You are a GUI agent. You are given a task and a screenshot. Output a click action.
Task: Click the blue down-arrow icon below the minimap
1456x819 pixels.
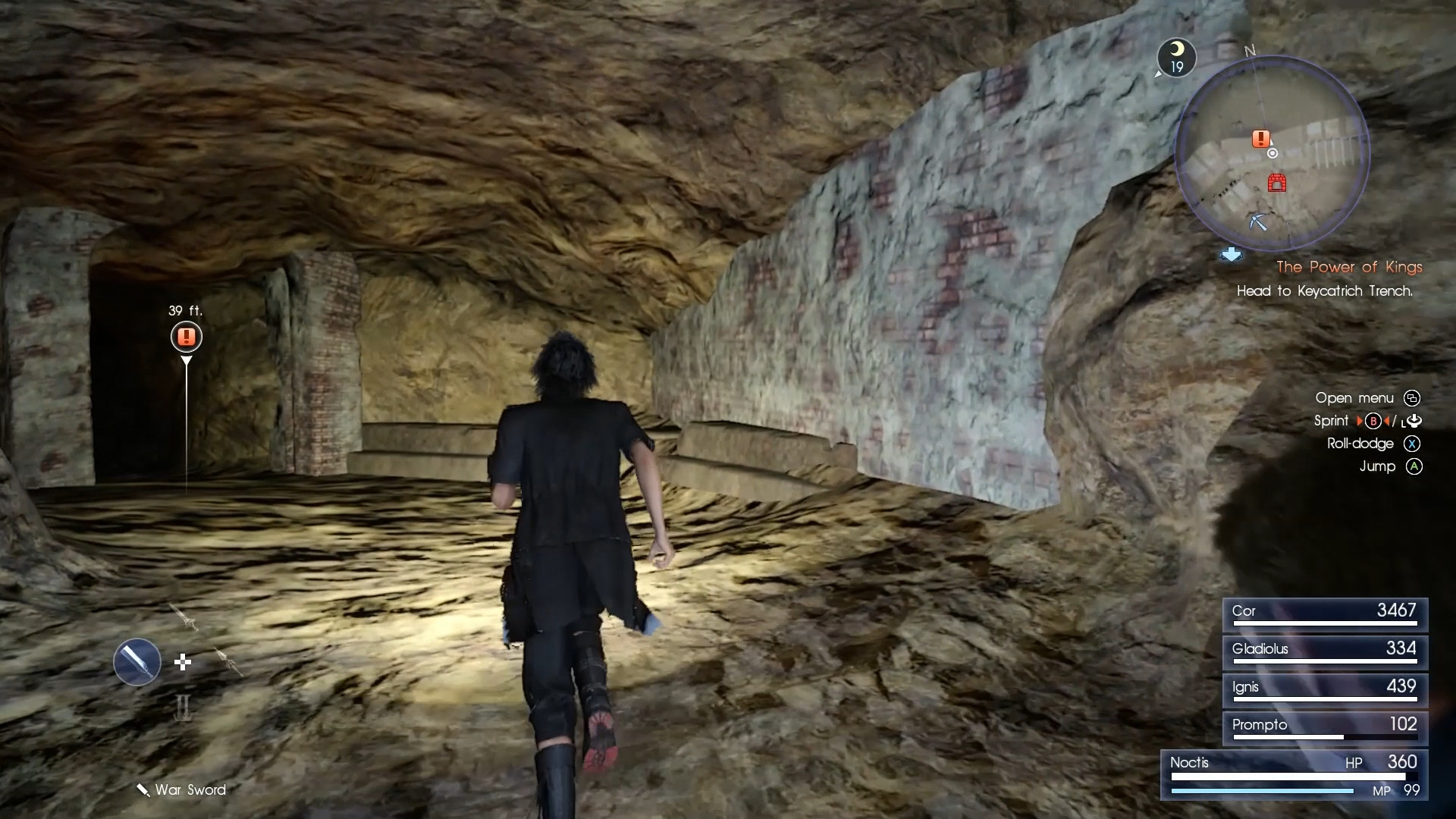(1231, 255)
